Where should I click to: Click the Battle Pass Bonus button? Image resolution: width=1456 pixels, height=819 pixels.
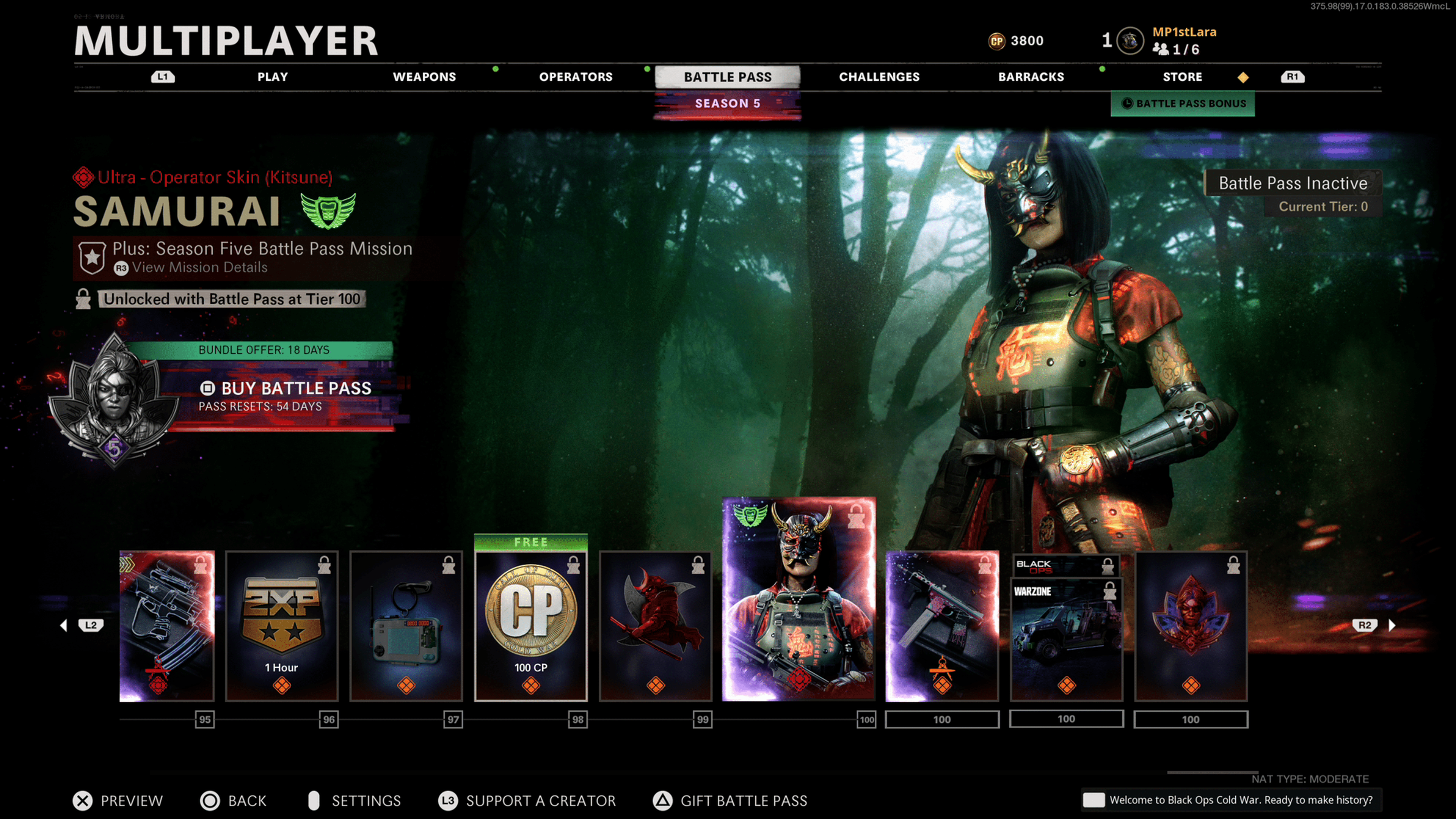pyautogui.click(x=1183, y=104)
